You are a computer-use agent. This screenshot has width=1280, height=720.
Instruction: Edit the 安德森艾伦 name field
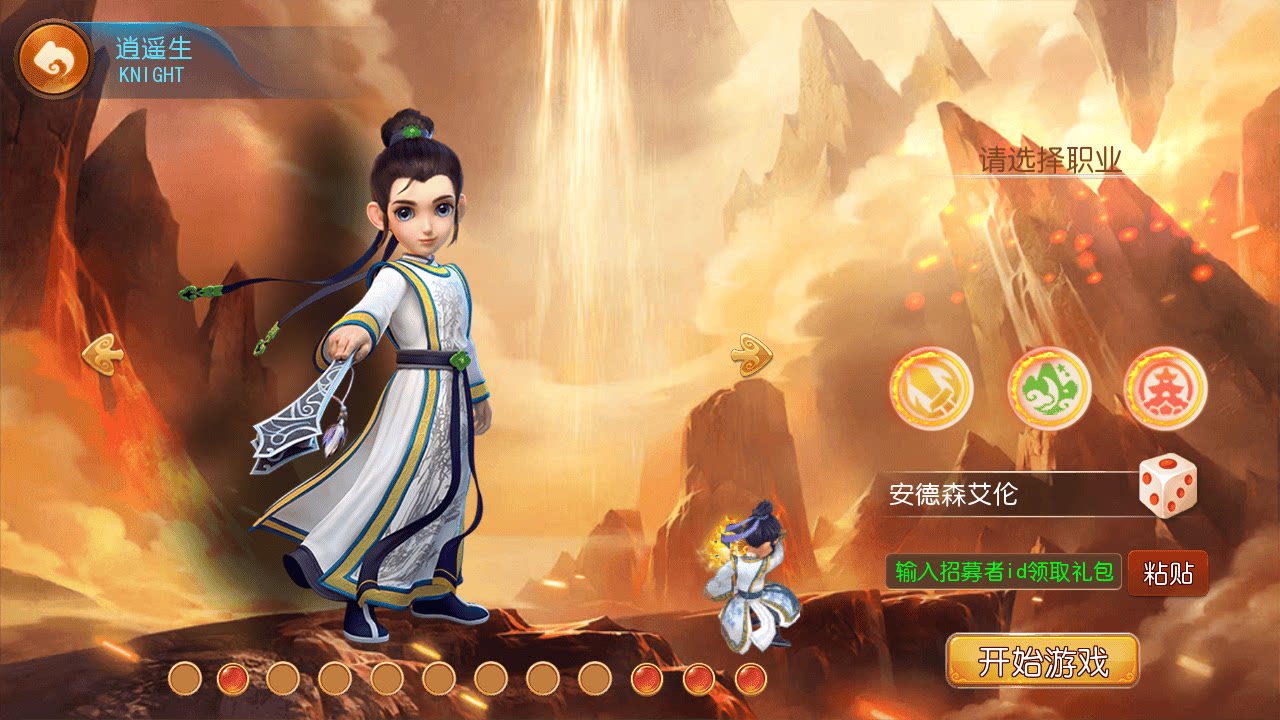tap(990, 493)
